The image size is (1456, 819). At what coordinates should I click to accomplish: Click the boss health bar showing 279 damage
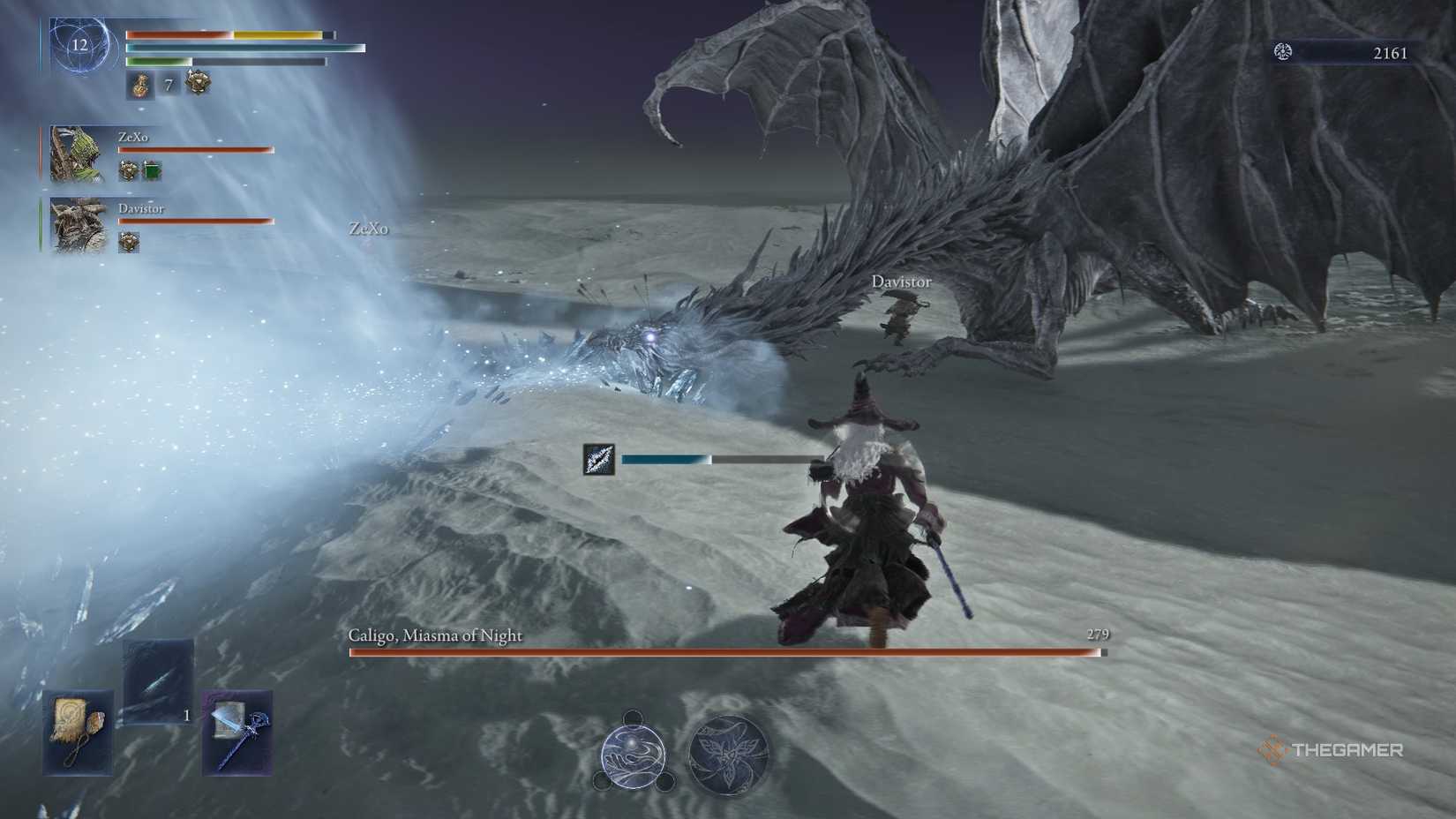[724, 652]
